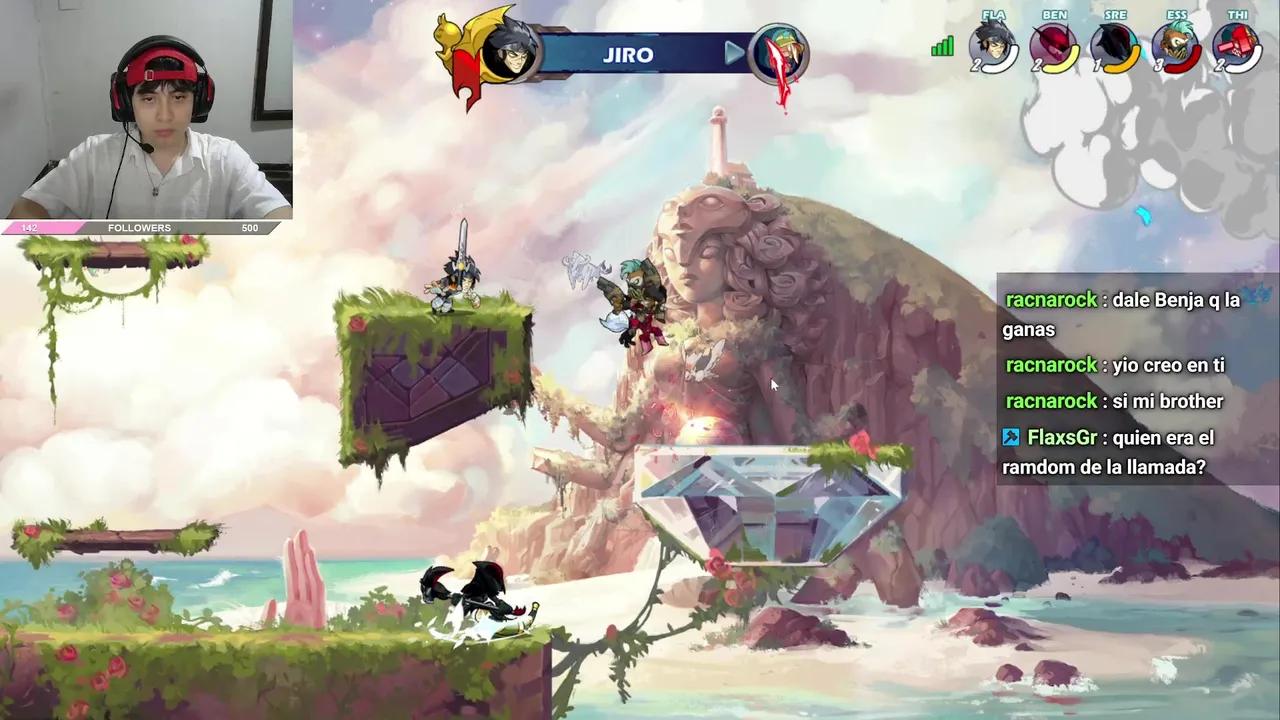
Task: Click the JIRO knockout banner
Action: 628,55
